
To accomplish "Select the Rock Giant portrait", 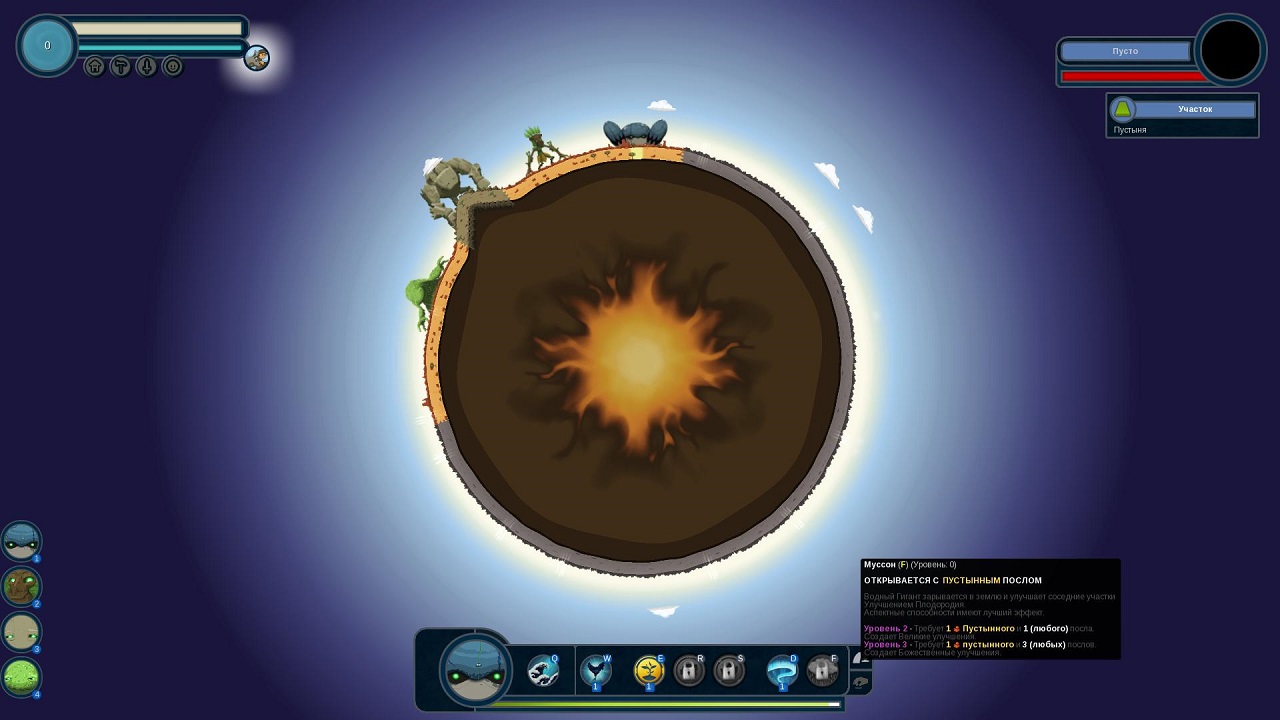I will tap(21, 632).
